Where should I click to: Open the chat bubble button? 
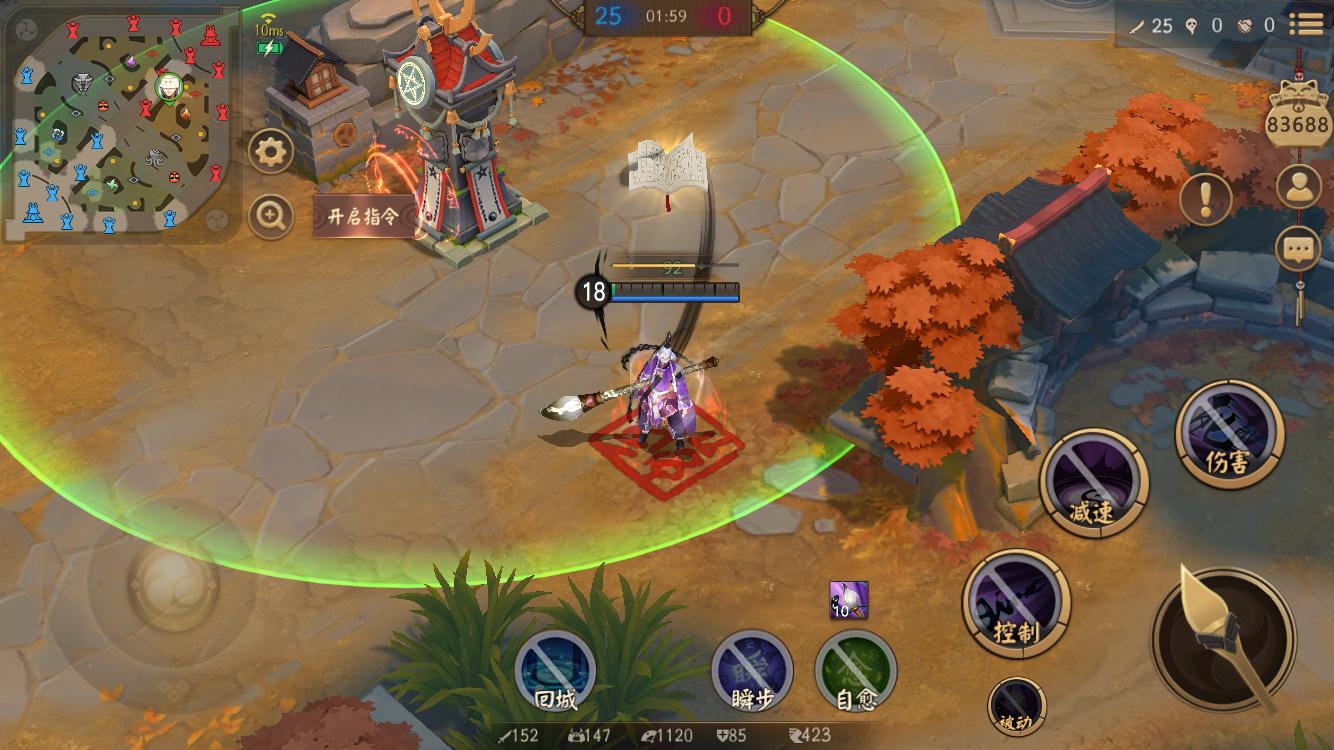[1299, 248]
